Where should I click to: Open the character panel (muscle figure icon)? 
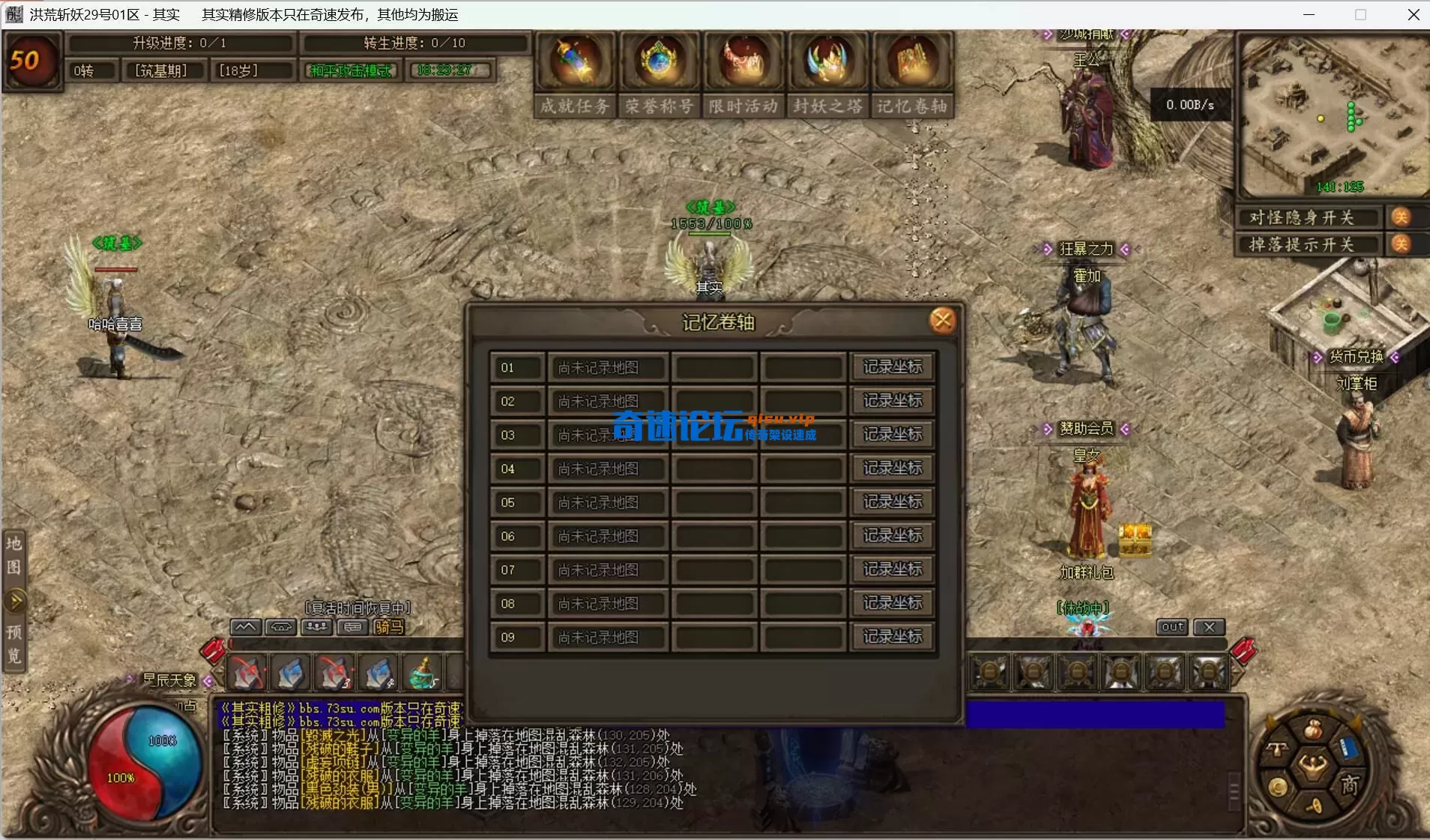click(x=1312, y=766)
